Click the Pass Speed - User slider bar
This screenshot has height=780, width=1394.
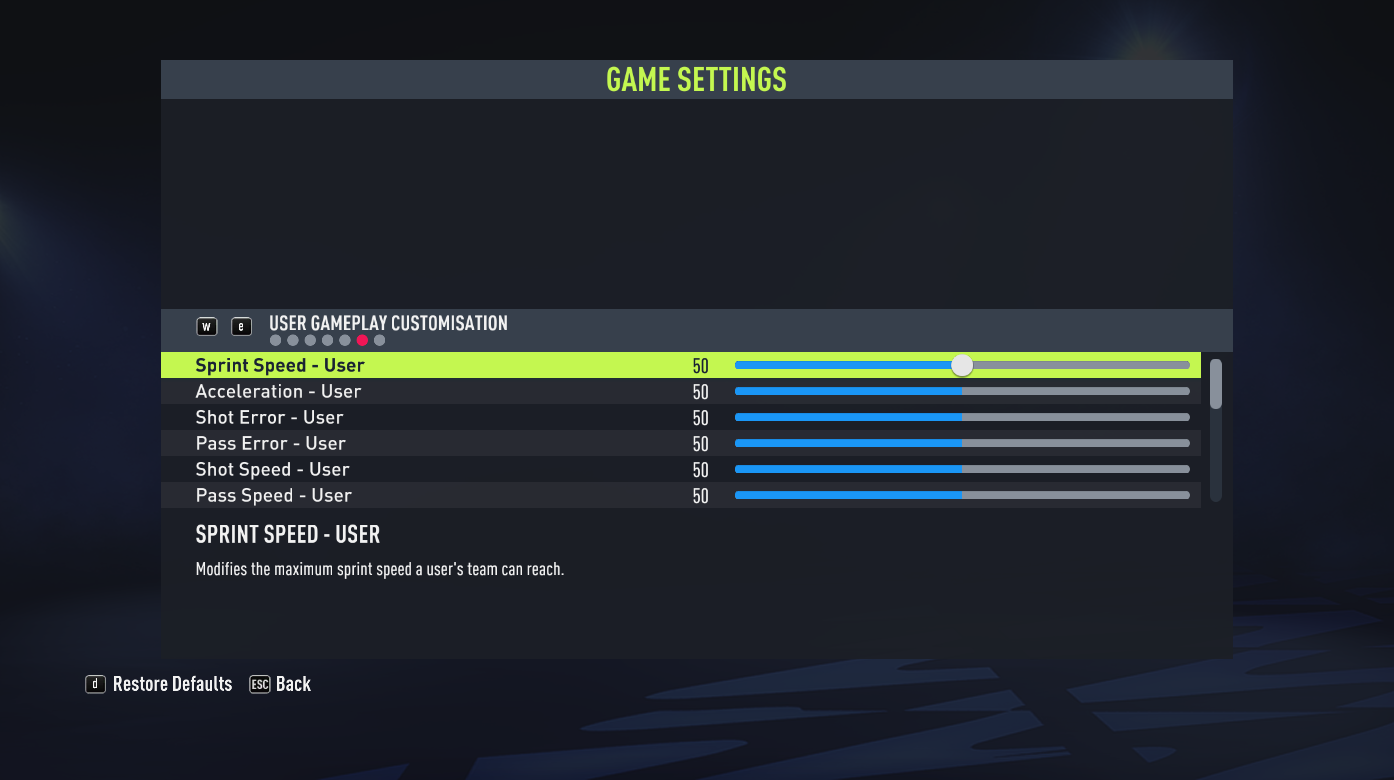point(962,495)
